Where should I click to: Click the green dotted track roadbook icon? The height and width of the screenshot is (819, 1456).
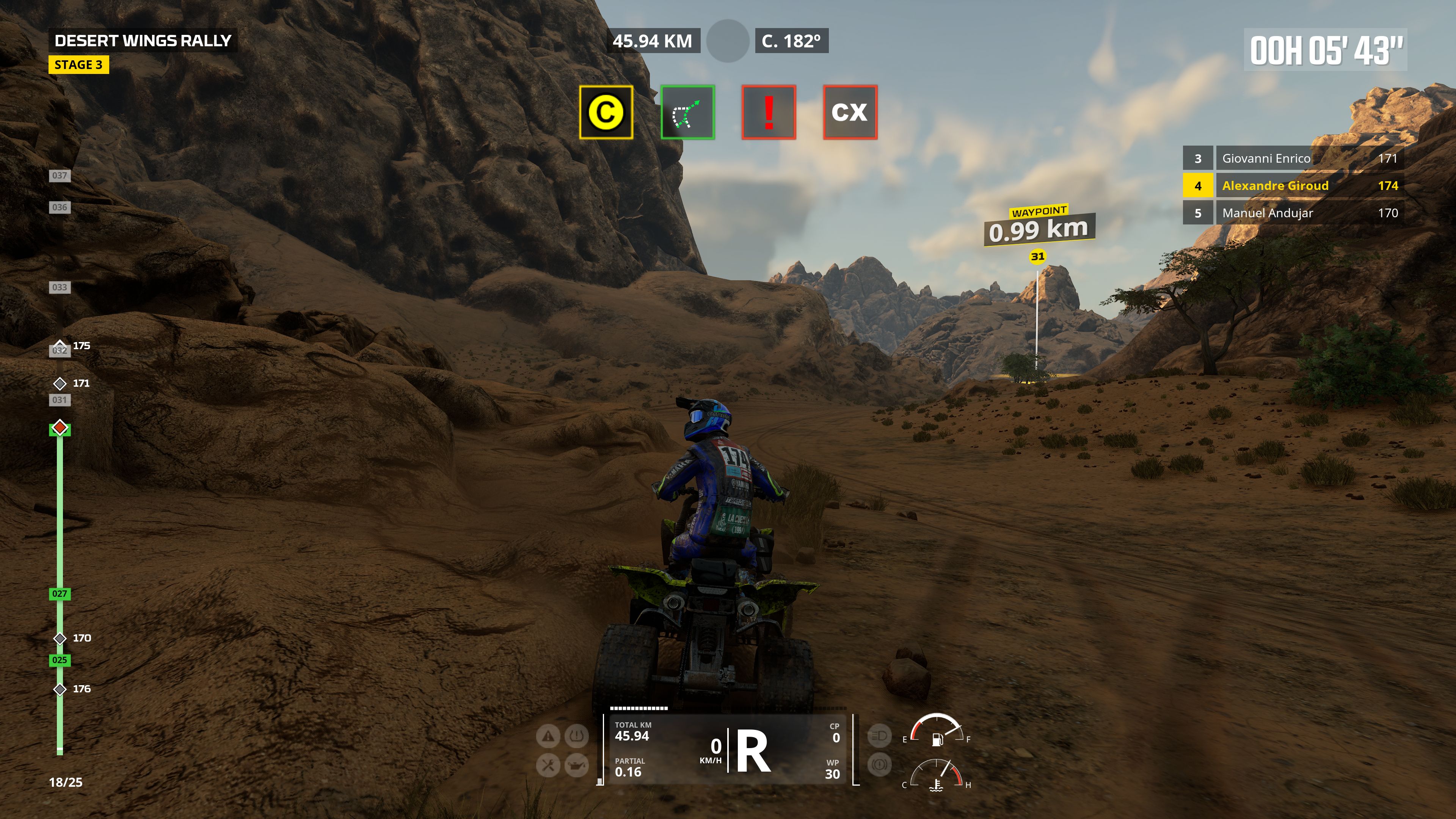[x=687, y=113]
